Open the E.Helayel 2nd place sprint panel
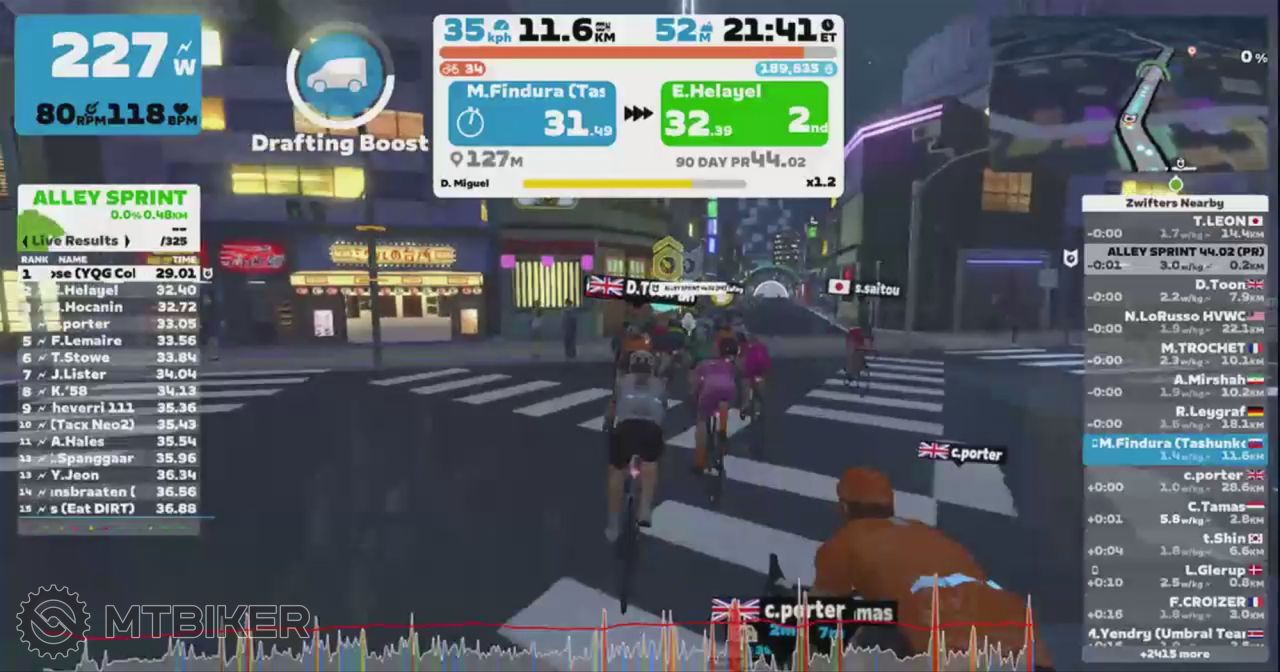This screenshot has height=672, width=1280. click(744, 113)
